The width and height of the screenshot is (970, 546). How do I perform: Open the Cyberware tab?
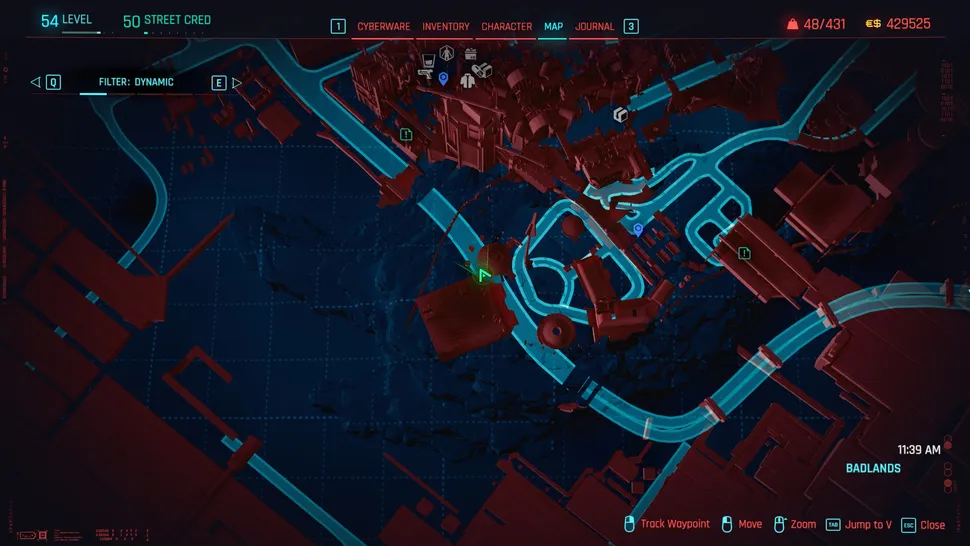pyautogui.click(x=384, y=27)
